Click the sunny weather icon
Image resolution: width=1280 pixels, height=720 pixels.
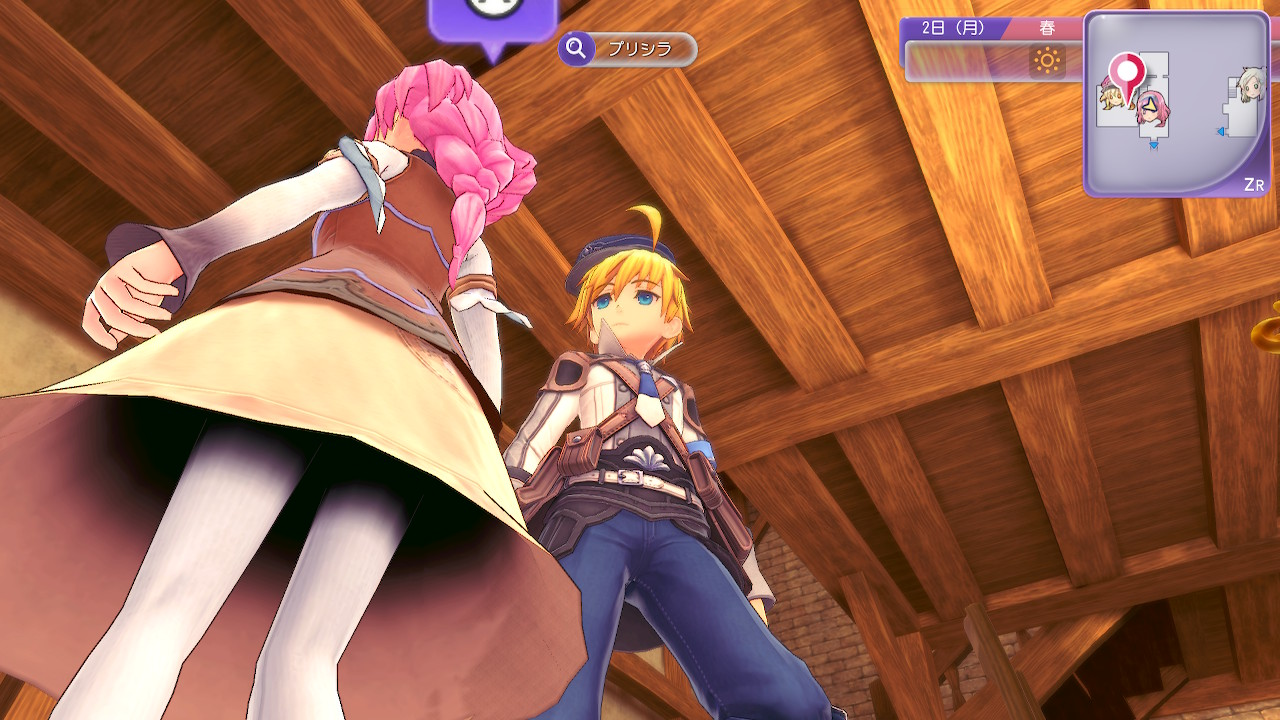[x=1047, y=62]
